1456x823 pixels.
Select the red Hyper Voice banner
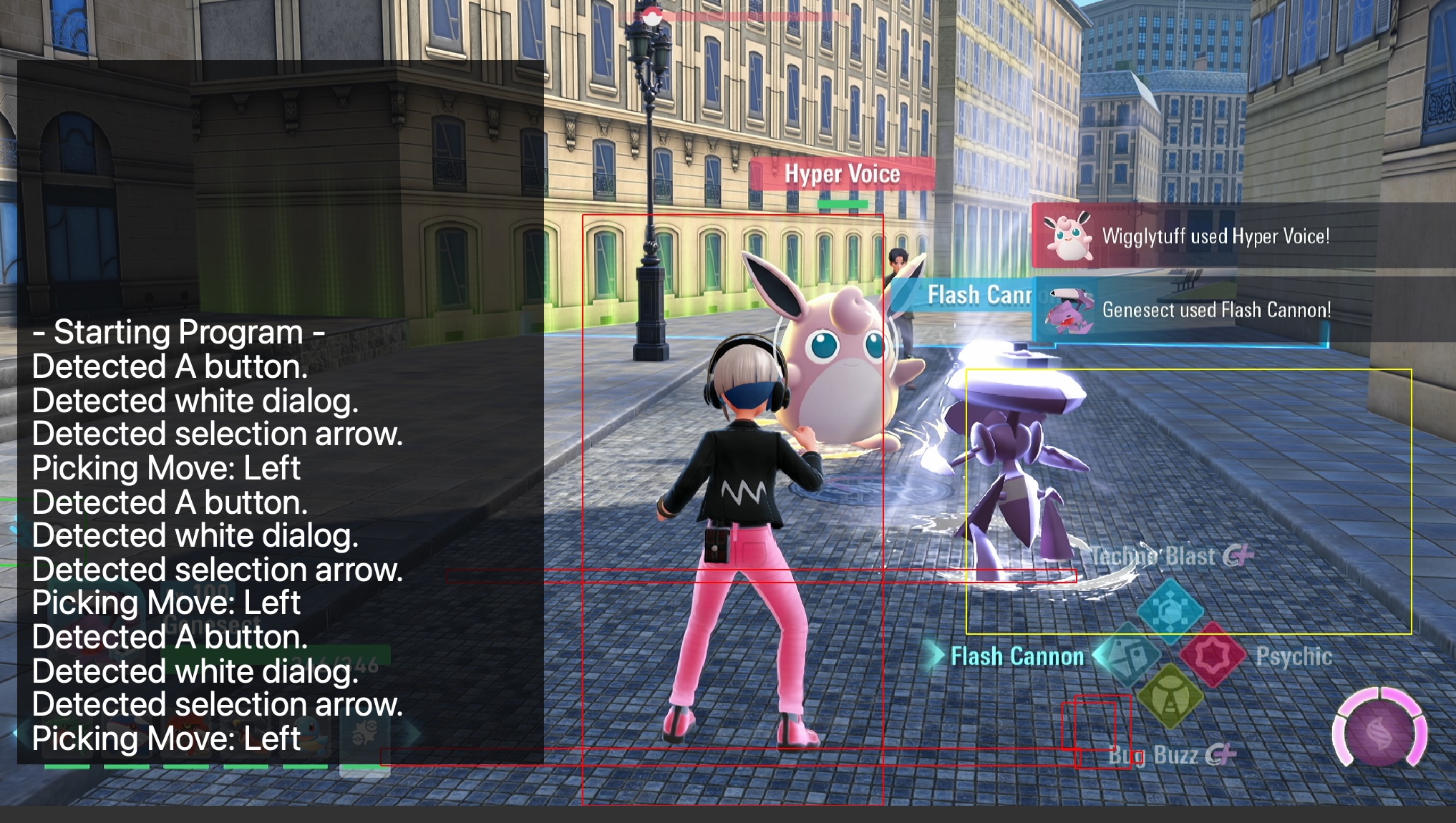843,173
